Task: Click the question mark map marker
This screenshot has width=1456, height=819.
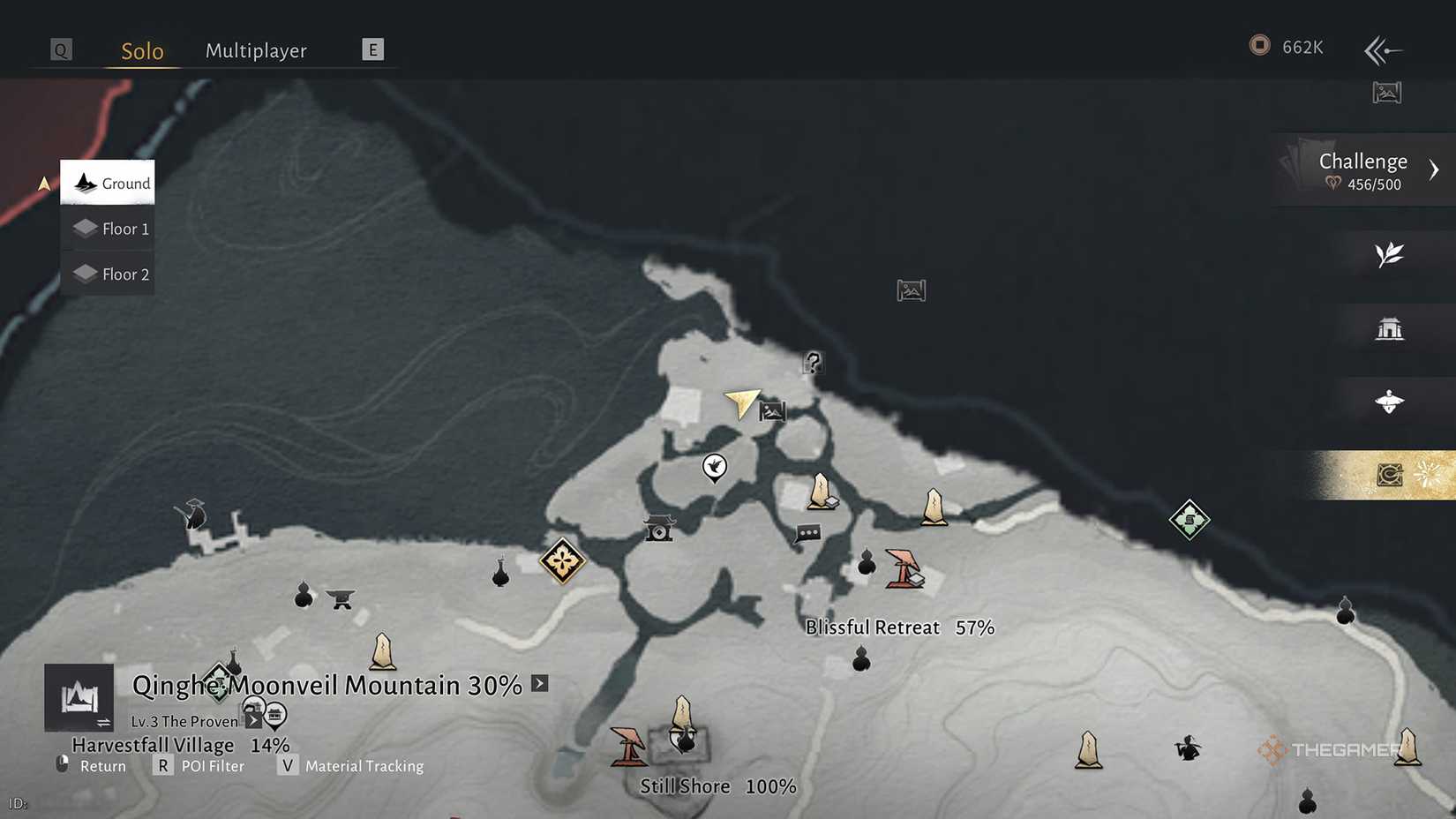Action: coord(813,362)
